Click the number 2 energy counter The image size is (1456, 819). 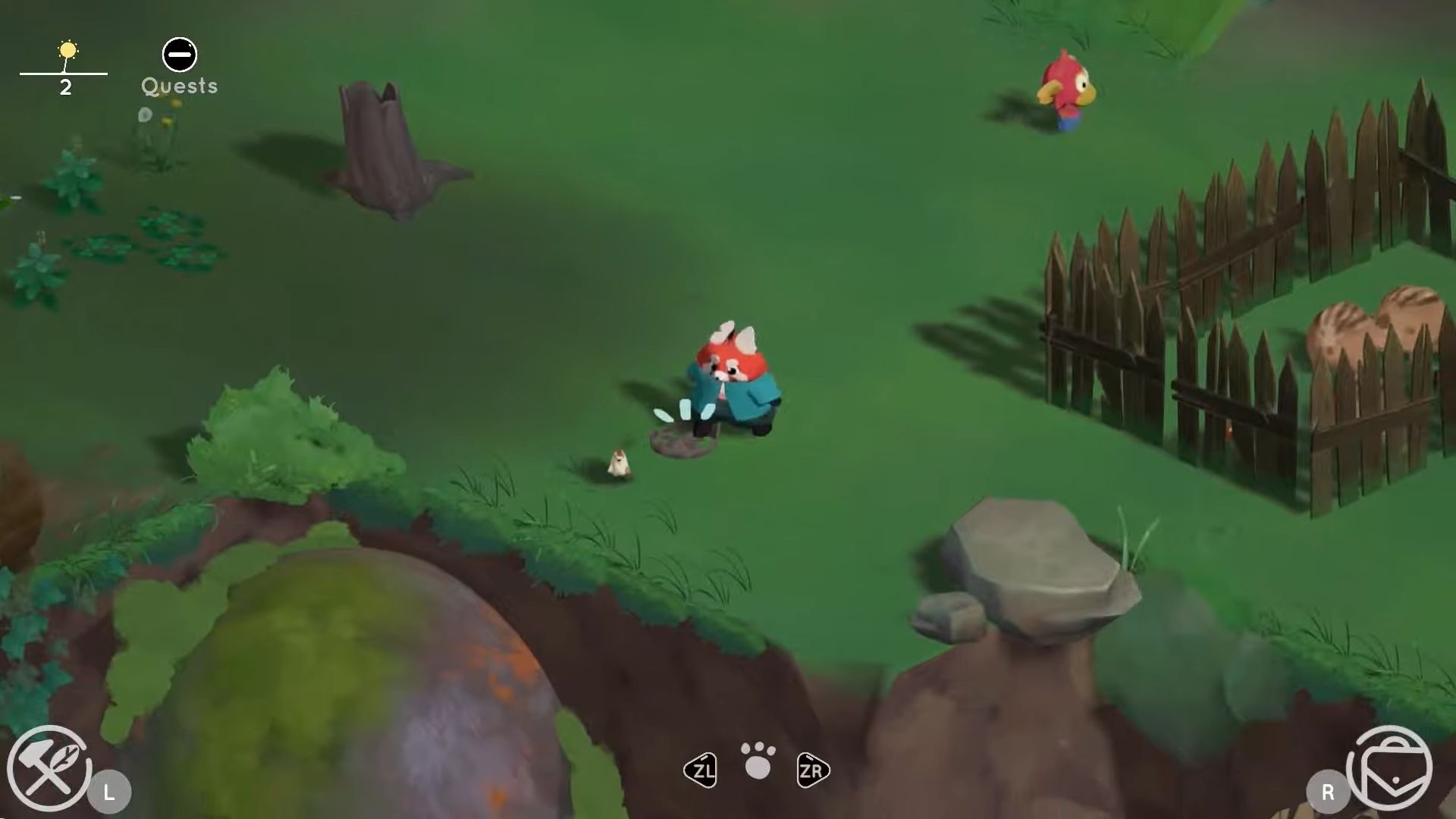click(x=67, y=85)
